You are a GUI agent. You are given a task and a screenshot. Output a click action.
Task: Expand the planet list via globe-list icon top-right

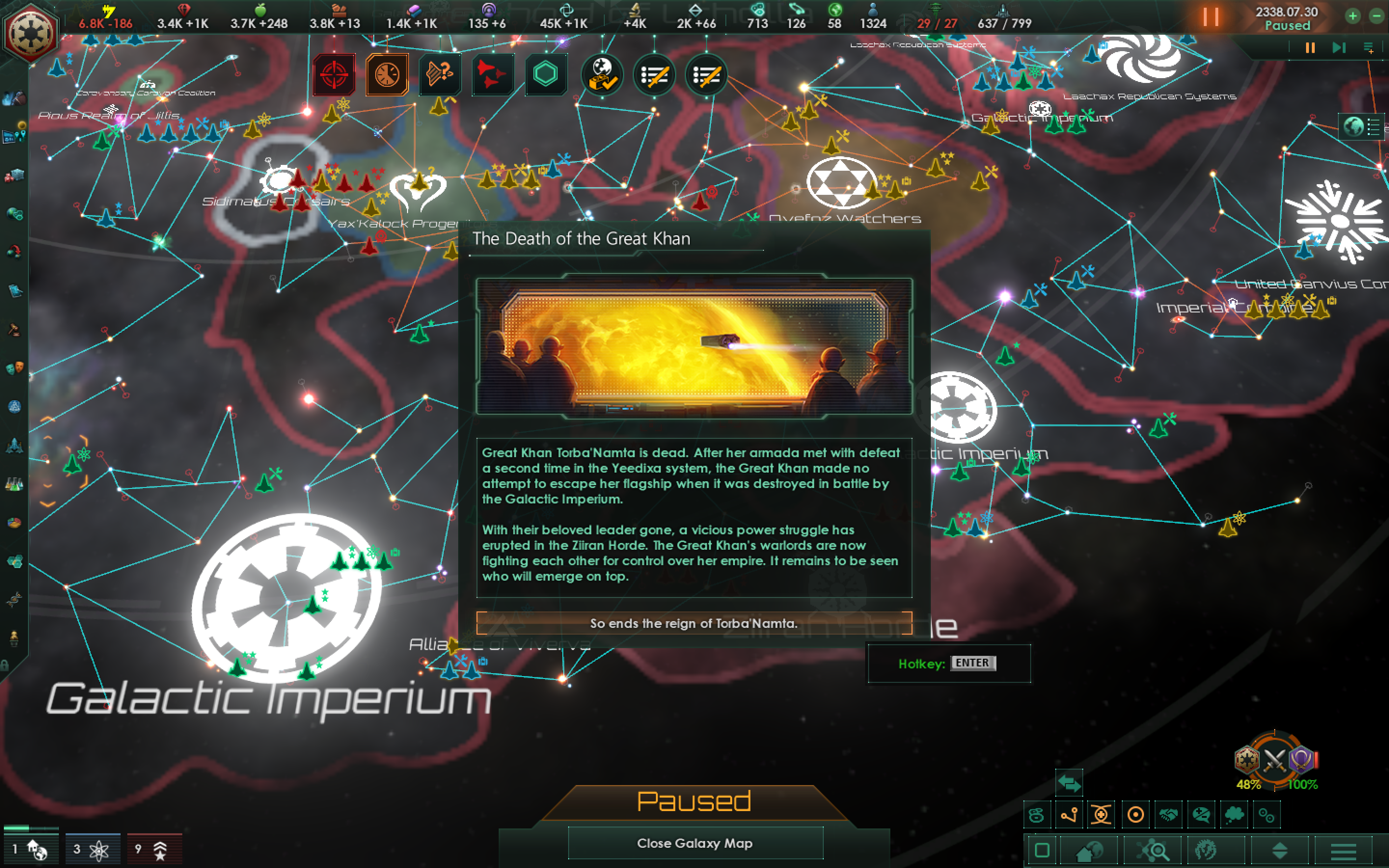[x=1362, y=127]
